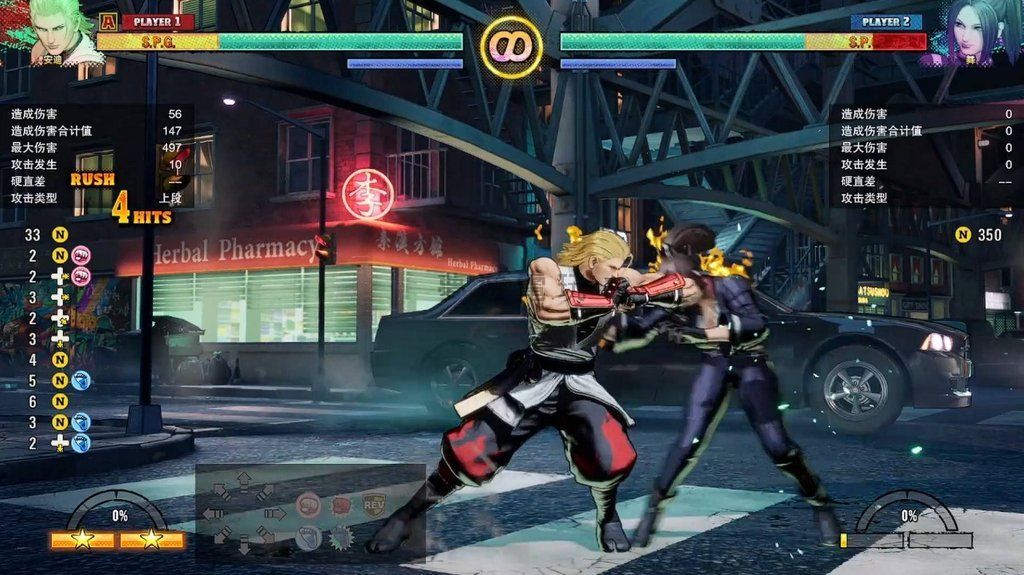
Task: Choose the left arrow on the direction pad
Action: click(212, 513)
